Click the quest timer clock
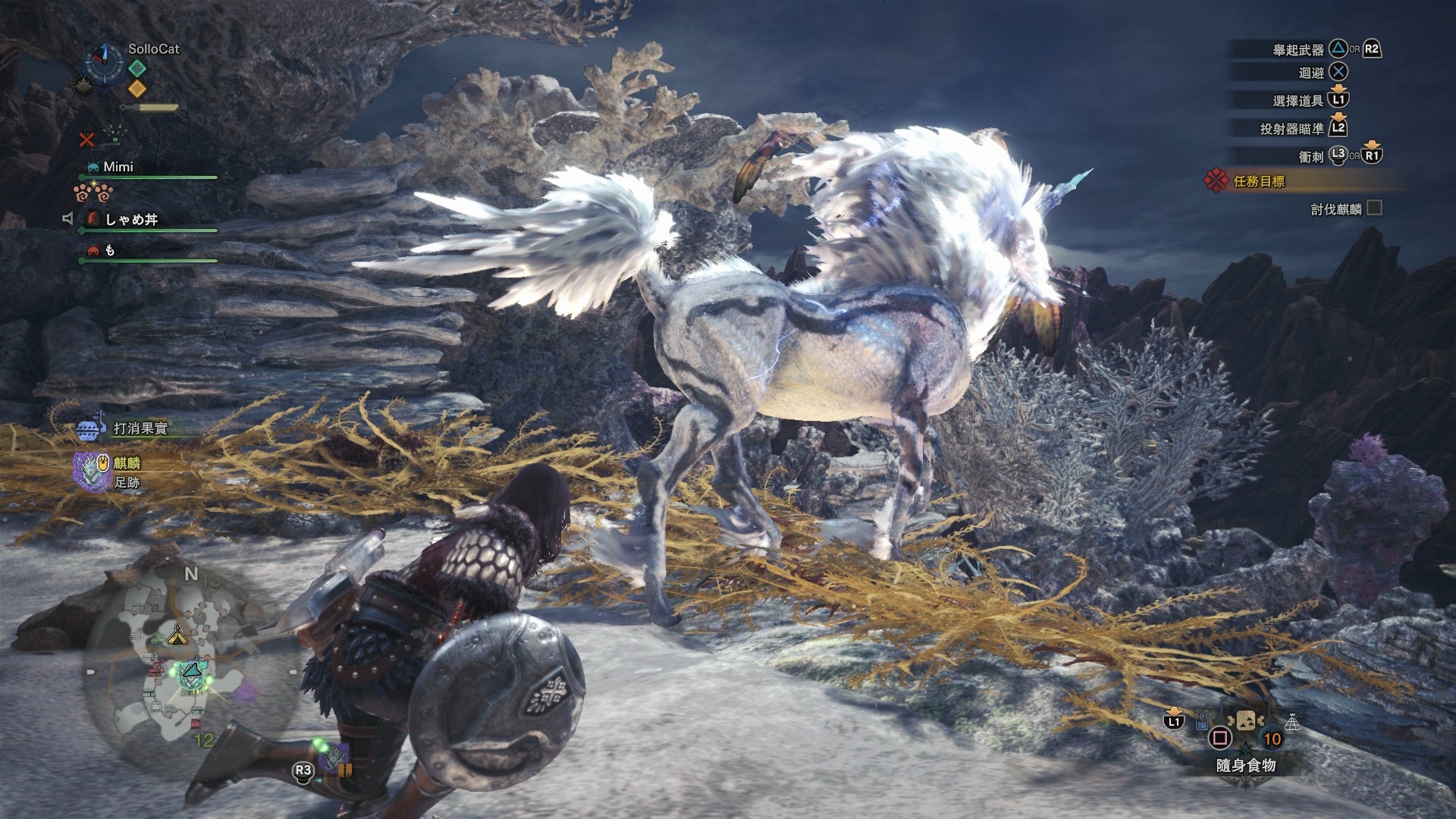This screenshot has height=819, width=1456. coord(102,61)
